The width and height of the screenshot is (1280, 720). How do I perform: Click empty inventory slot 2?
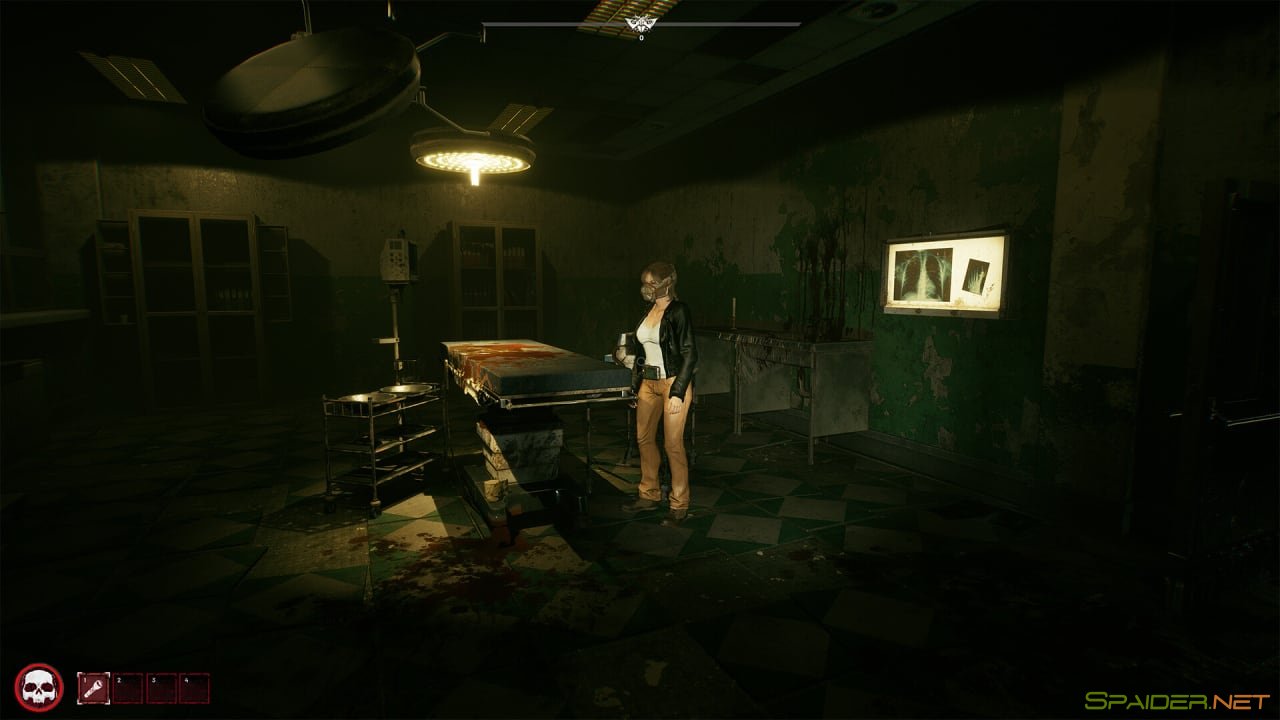tap(128, 688)
